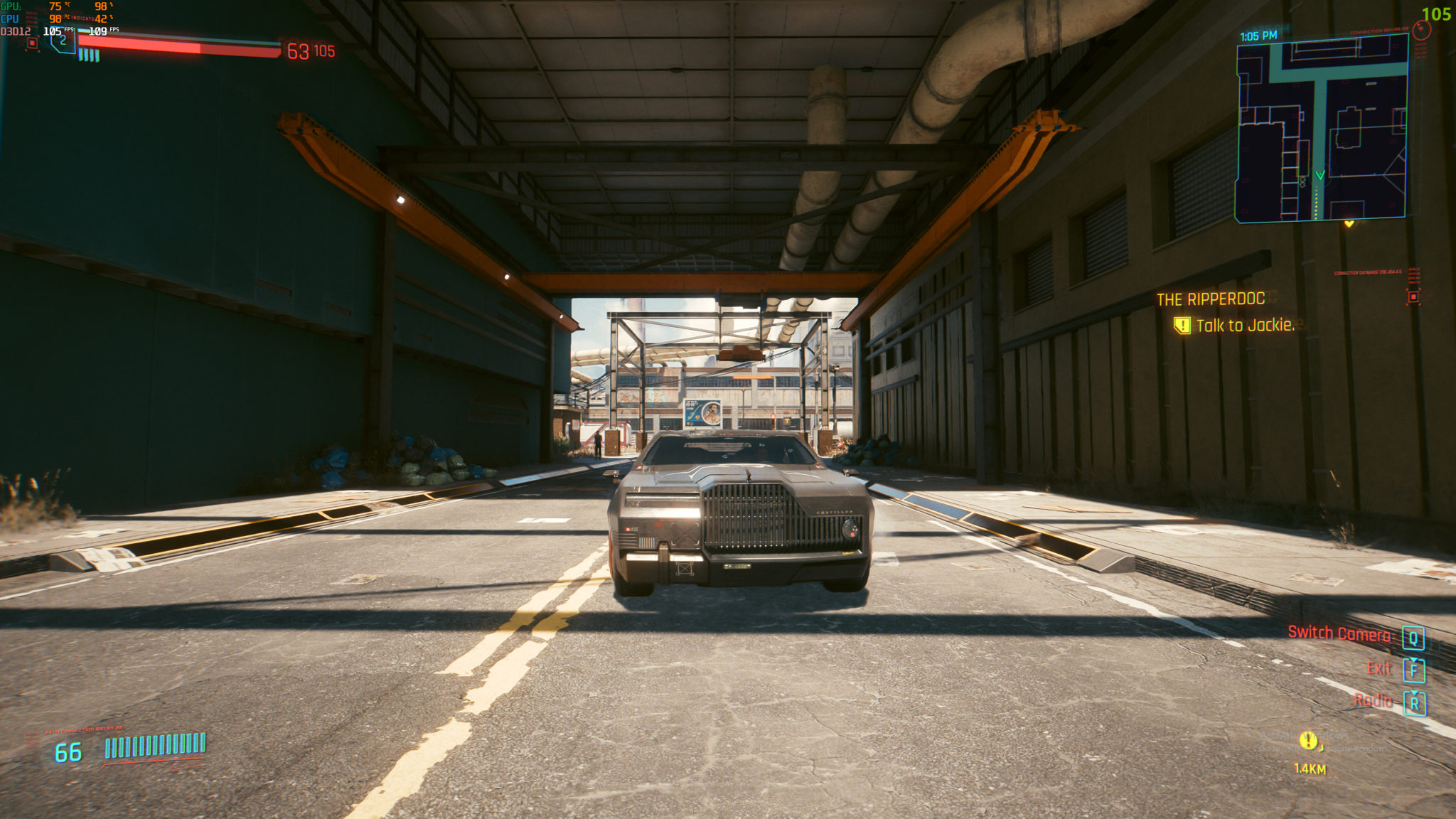Open the minimap in the corner
The height and width of the screenshot is (819, 1456).
tap(1322, 129)
